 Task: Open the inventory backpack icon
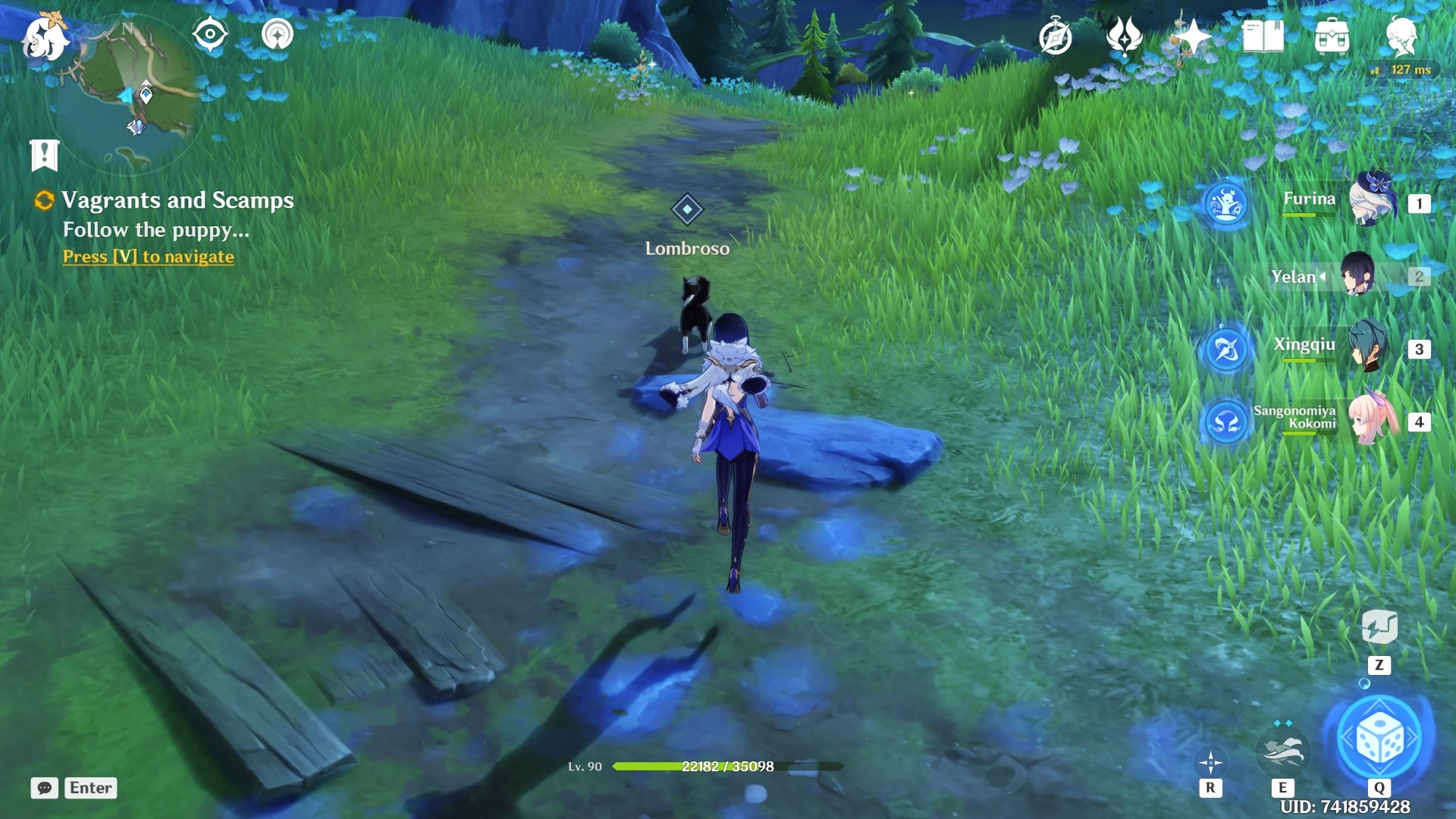pos(1332,36)
